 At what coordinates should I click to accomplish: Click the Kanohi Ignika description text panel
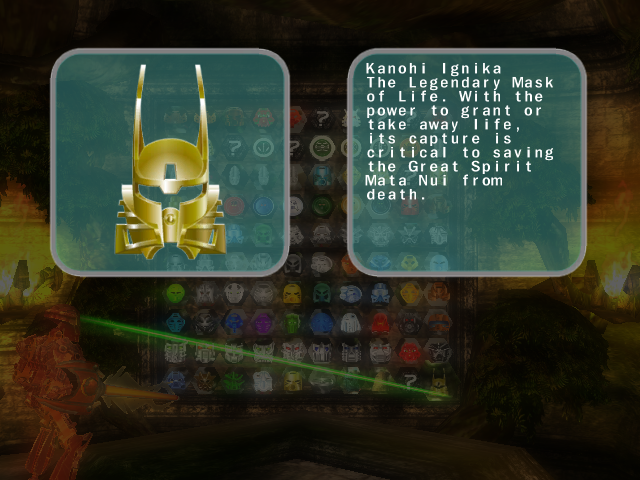click(465, 162)
